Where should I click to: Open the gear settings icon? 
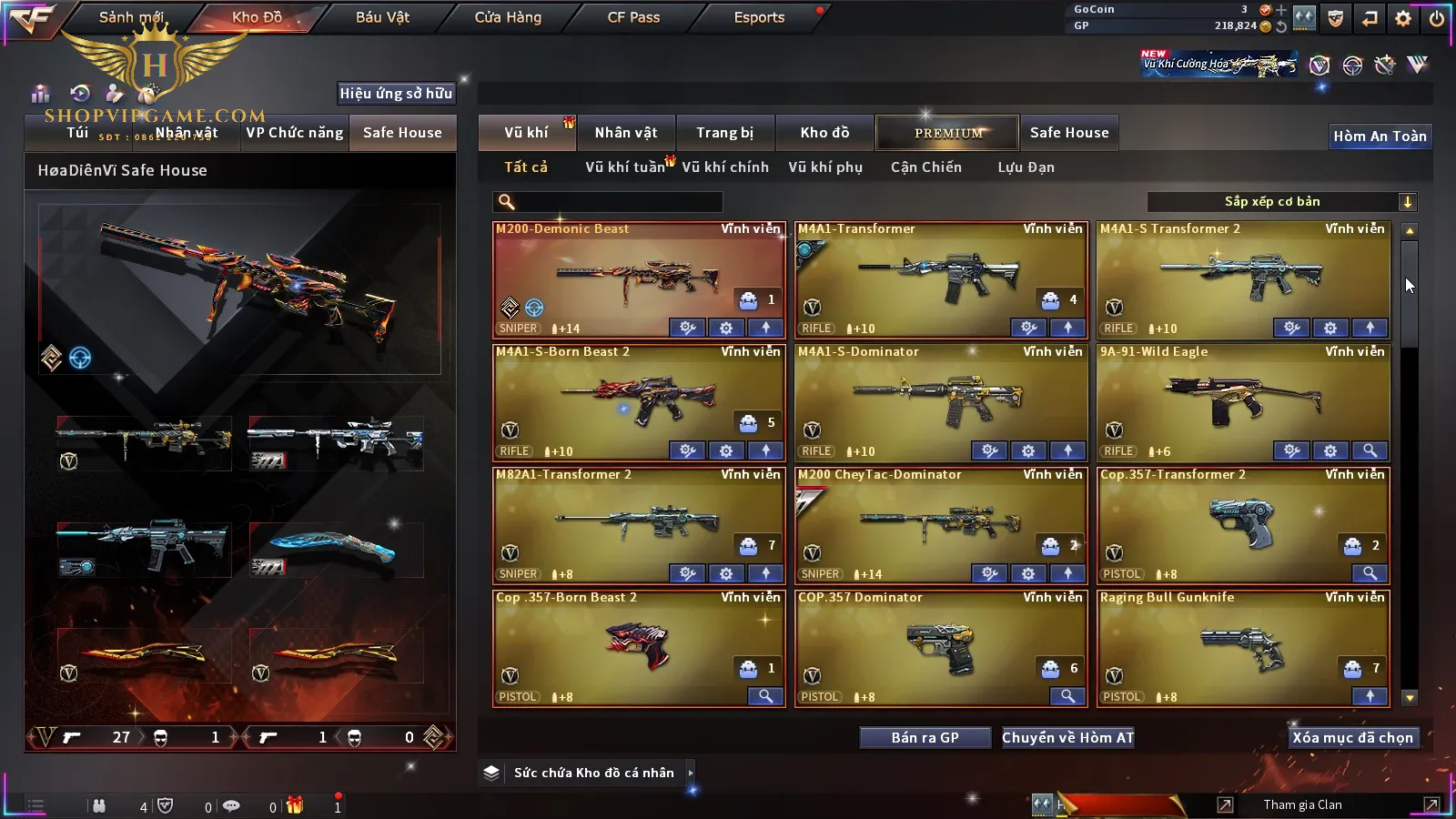1403,18
